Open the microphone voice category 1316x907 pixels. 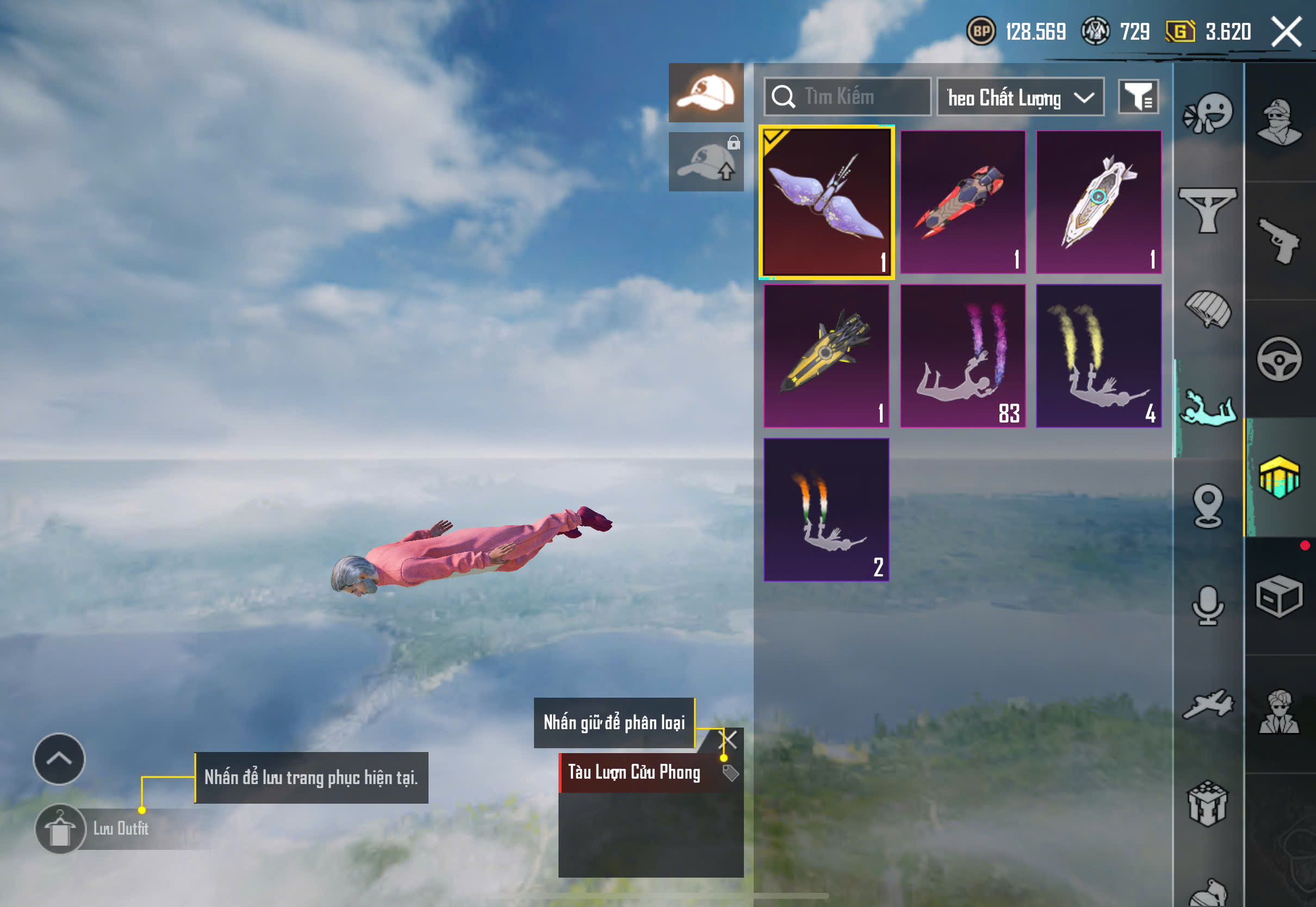click(x=1208, y=605)
